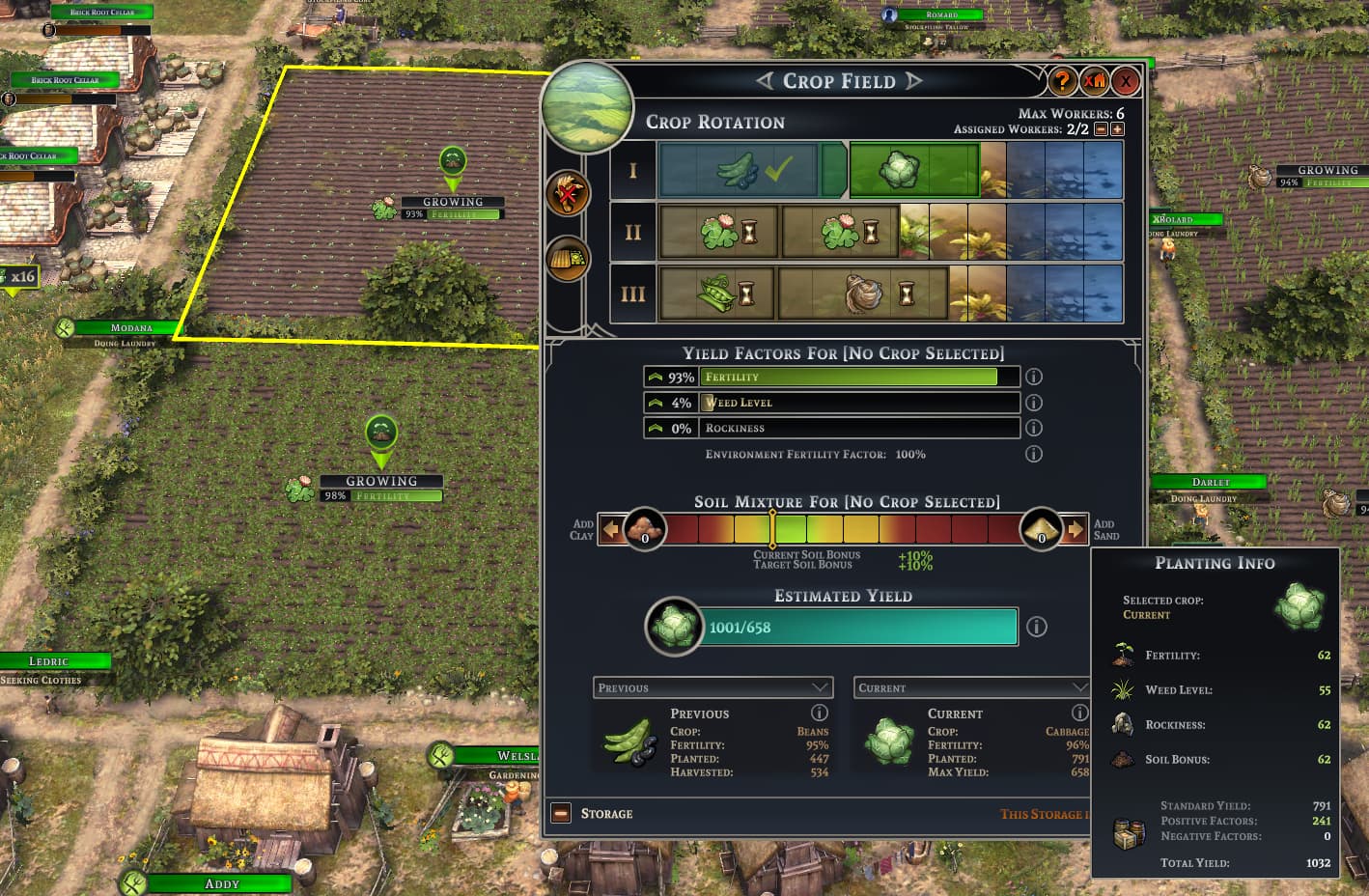Go to the previous crop field arrow

[766, 81]
